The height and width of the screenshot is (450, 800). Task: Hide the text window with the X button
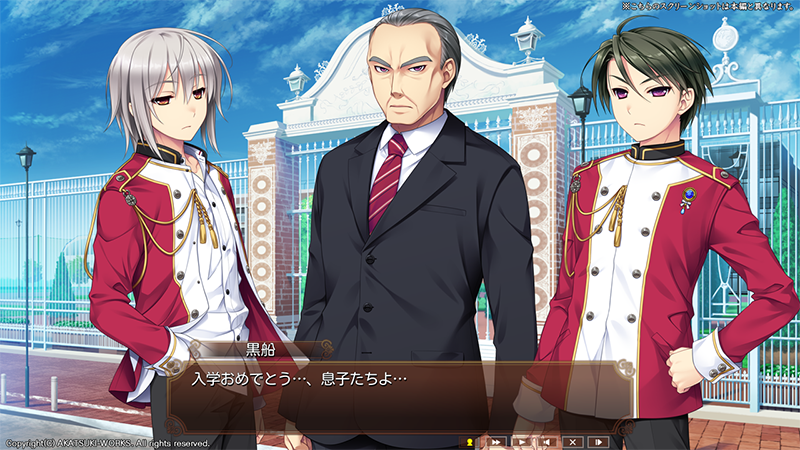(x=573, y=441)
